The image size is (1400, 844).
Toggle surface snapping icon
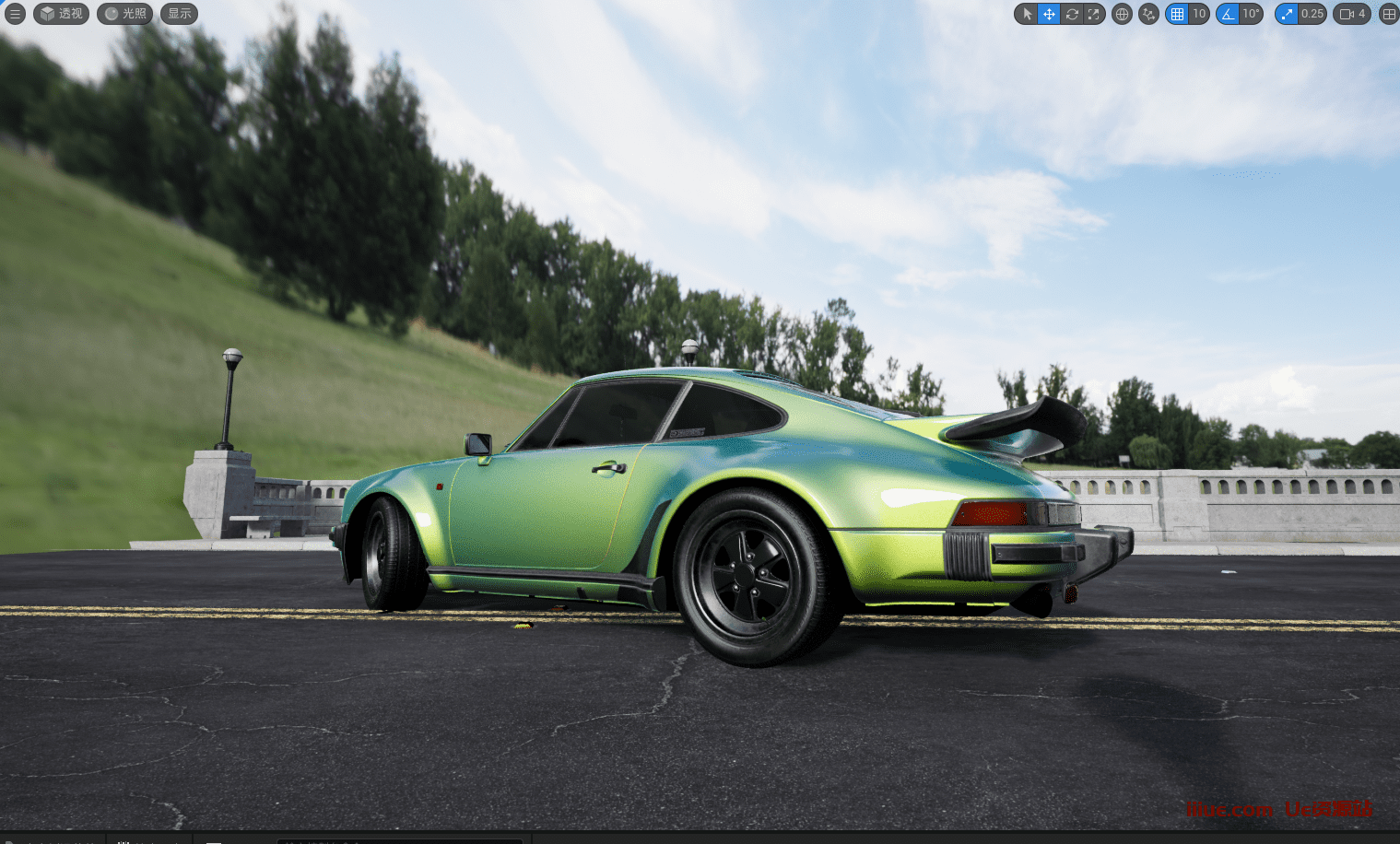1148,14
